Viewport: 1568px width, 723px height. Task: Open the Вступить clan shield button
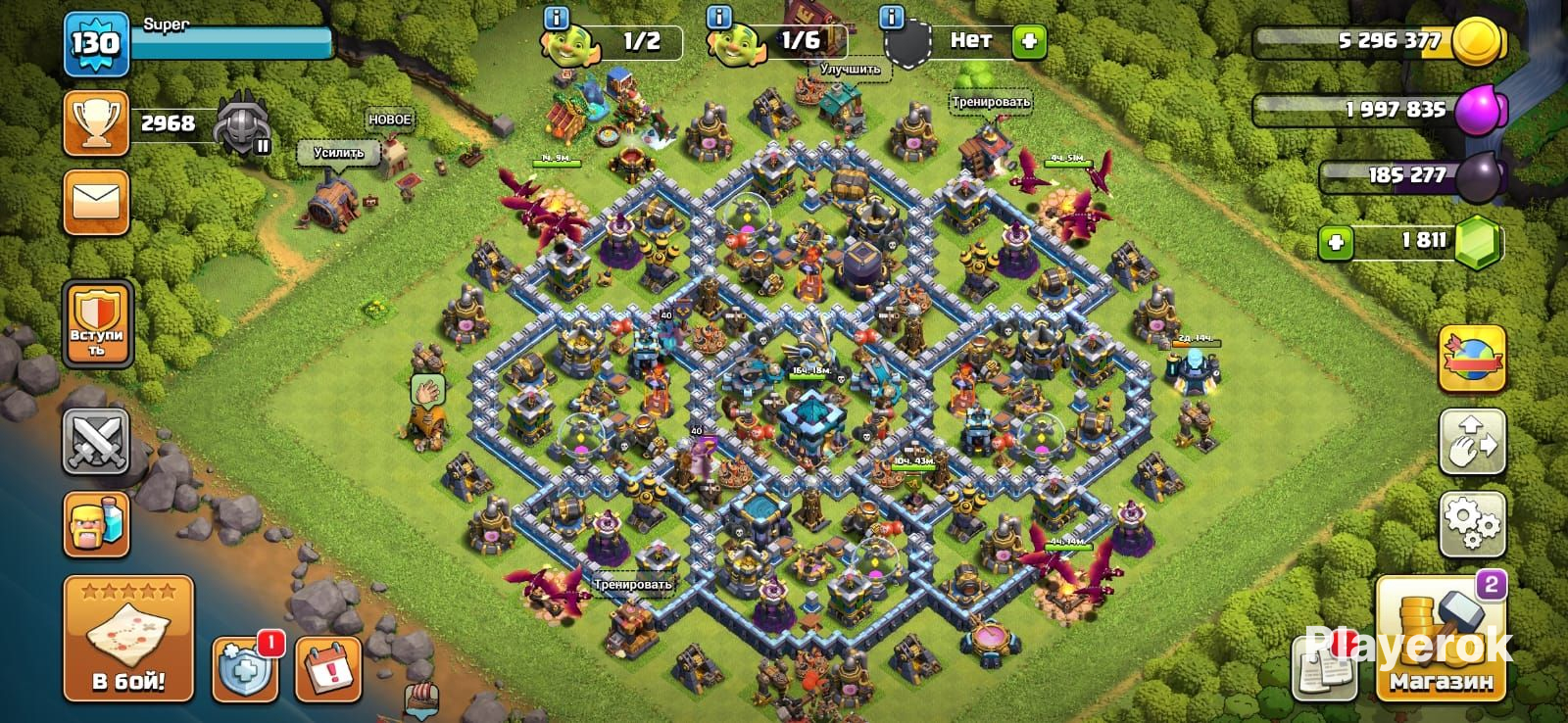pos(96,324)
